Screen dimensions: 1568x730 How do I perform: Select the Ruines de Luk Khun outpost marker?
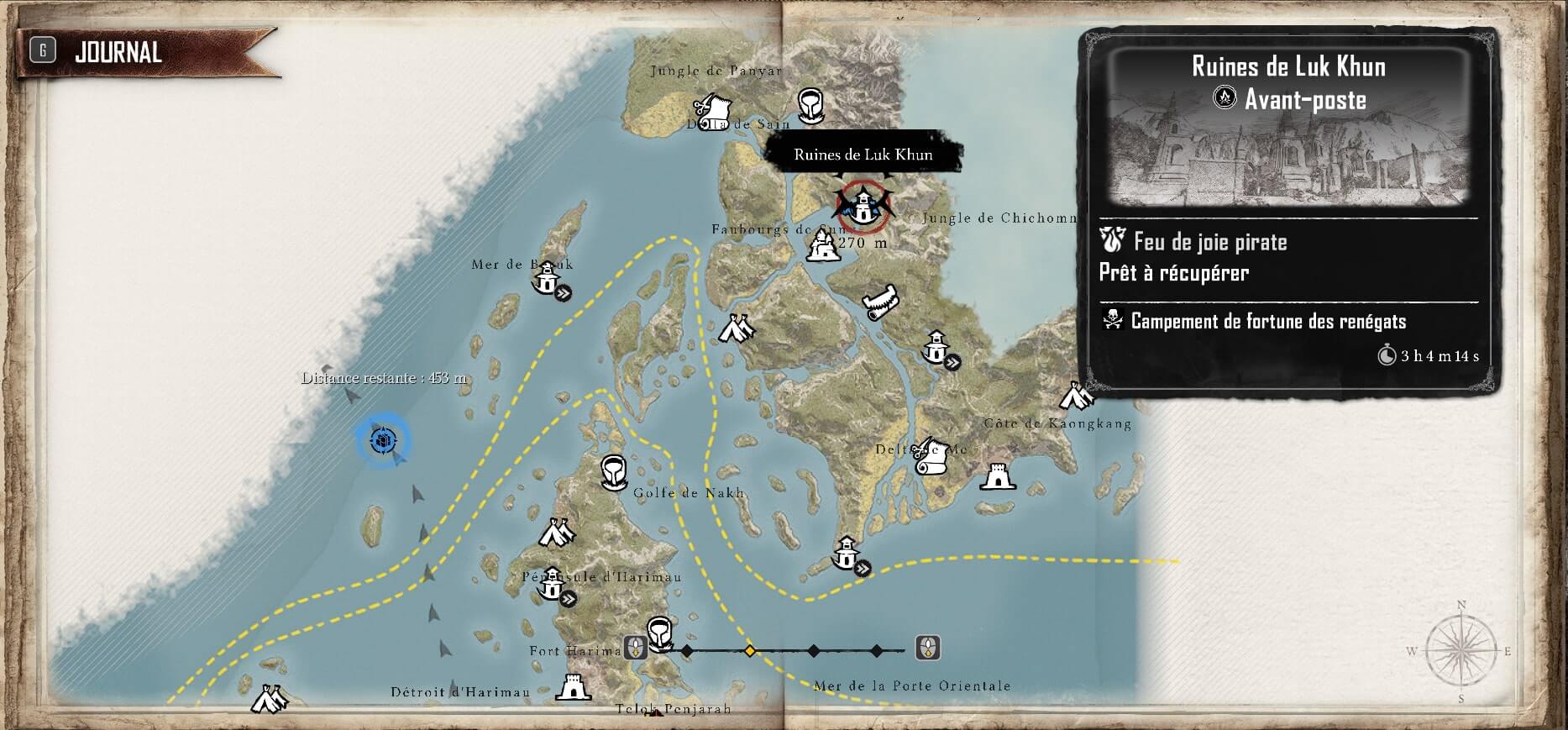(863, 205)
